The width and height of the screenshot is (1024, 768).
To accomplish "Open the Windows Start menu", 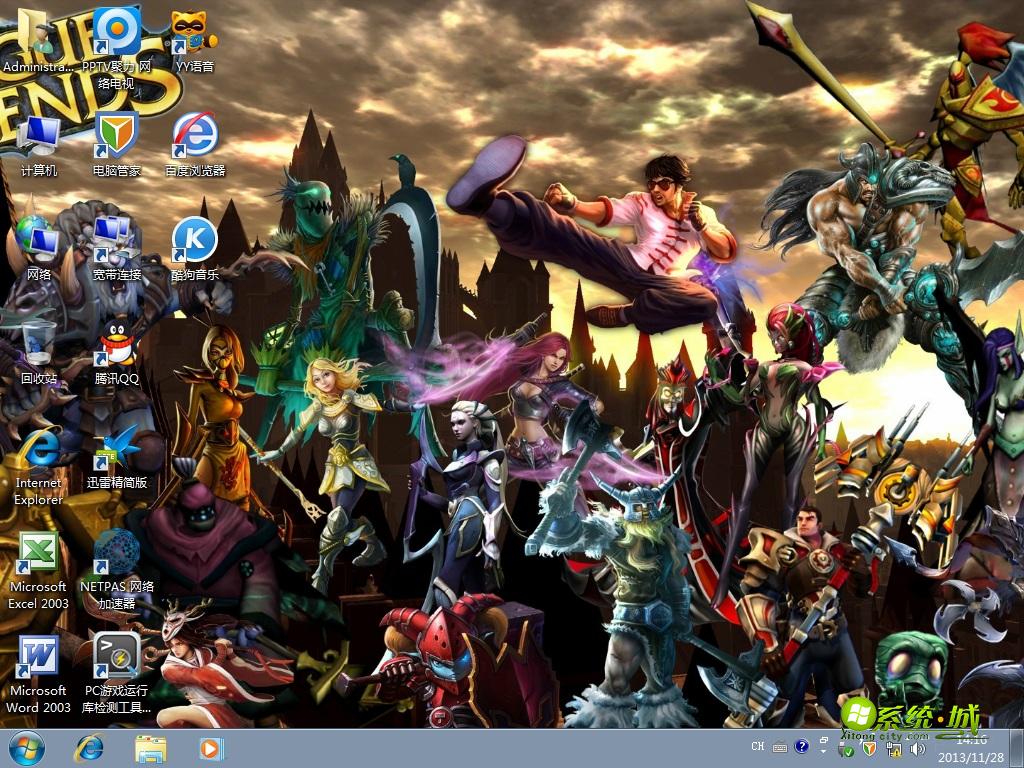I will [x=26, y=747].
